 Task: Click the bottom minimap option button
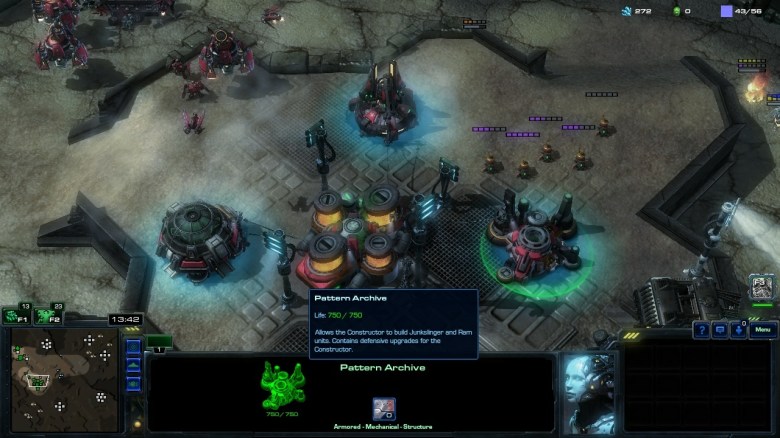click(133, 385)
